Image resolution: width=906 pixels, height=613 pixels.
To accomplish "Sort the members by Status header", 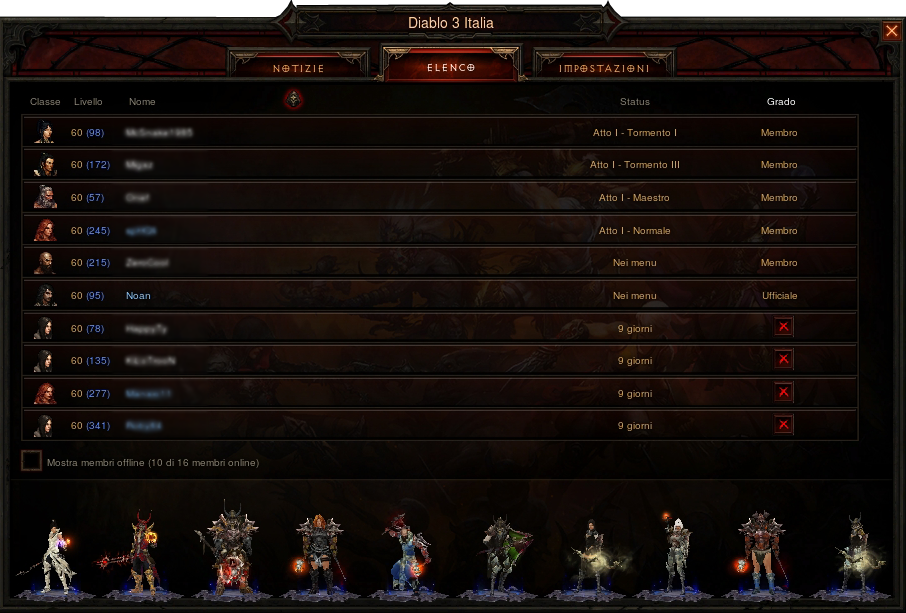I will [x=634, y=102].
